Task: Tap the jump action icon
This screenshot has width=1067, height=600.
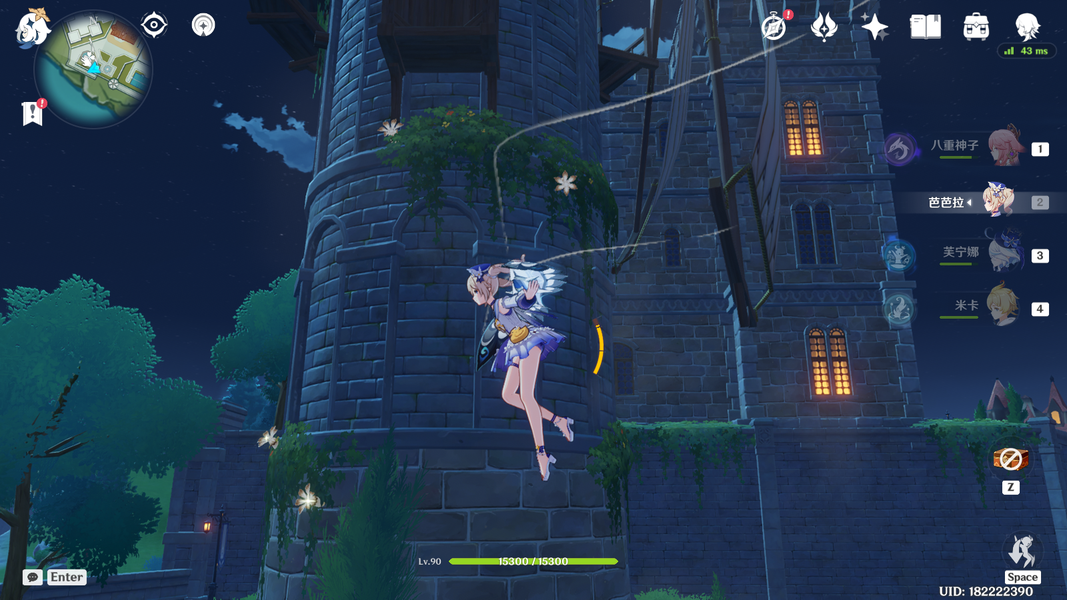Action: [x=1022, y=551]
